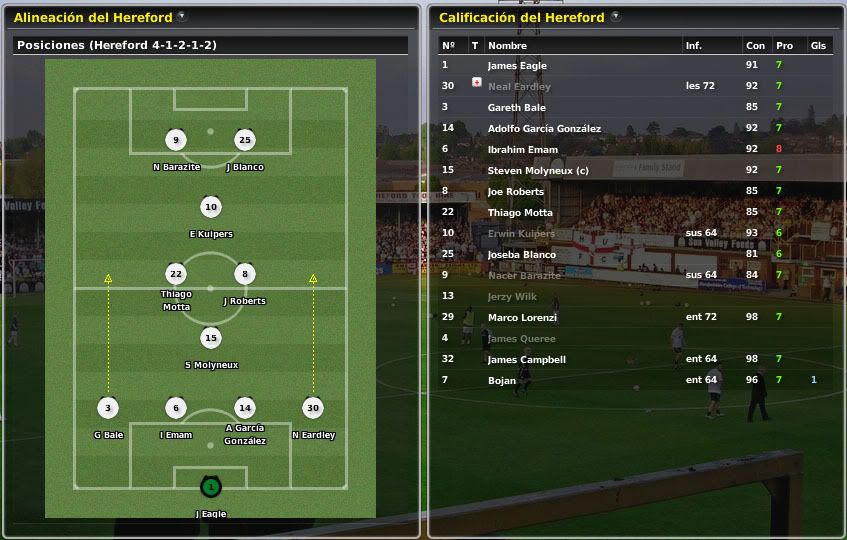Pick left back G Bale's shirt

click(108, 408)
